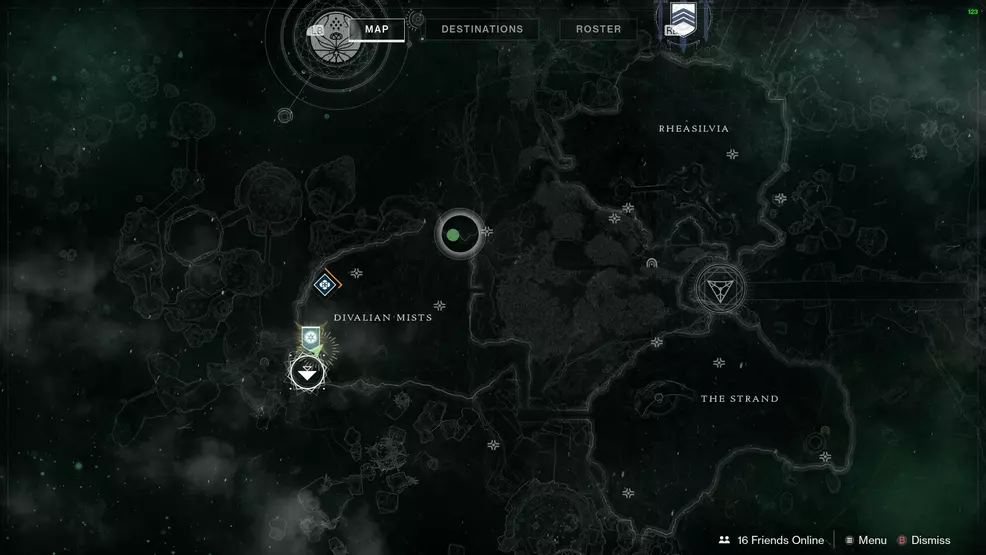Select the triangle activity node near The Strand
Screen dimensions: 986x555
click(718, 290)
